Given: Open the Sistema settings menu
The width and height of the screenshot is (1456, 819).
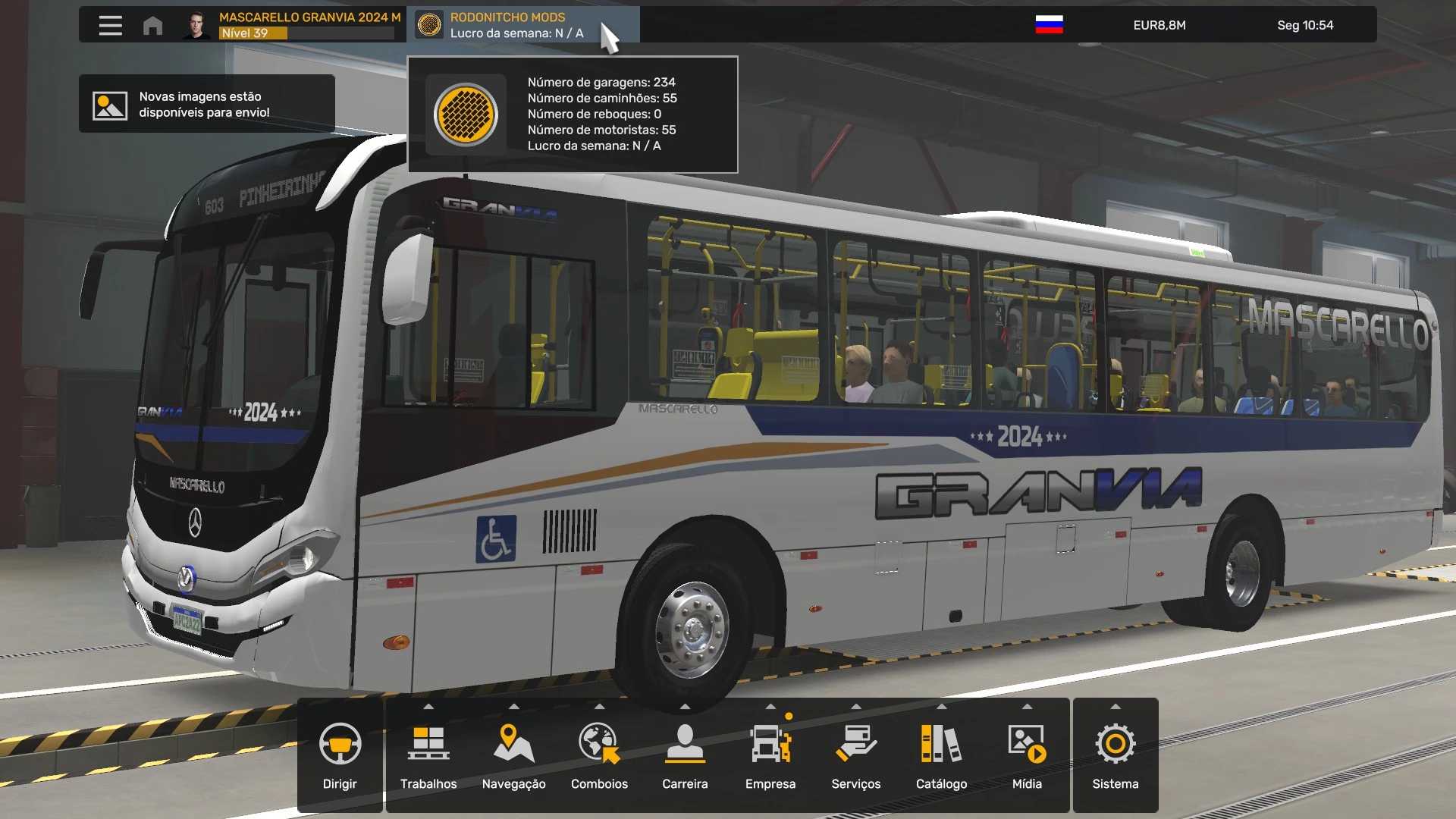Looking at the screenshot, I should click(x=1116, y=755).
